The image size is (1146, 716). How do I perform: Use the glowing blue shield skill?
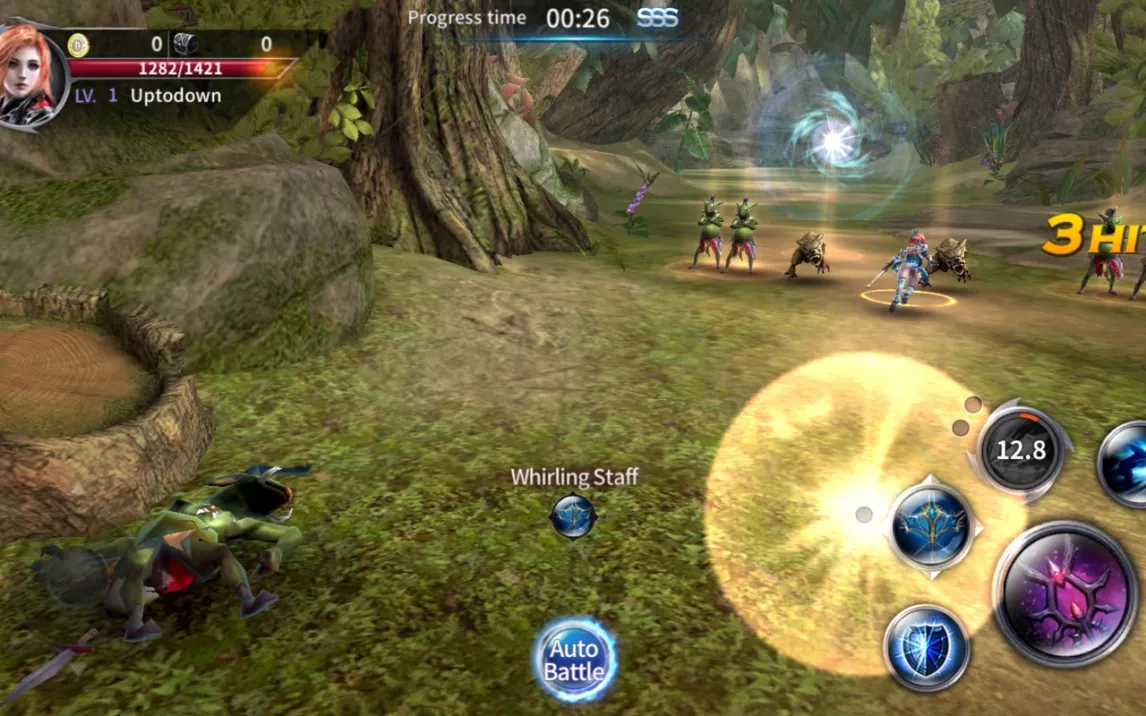click(927, 647)
